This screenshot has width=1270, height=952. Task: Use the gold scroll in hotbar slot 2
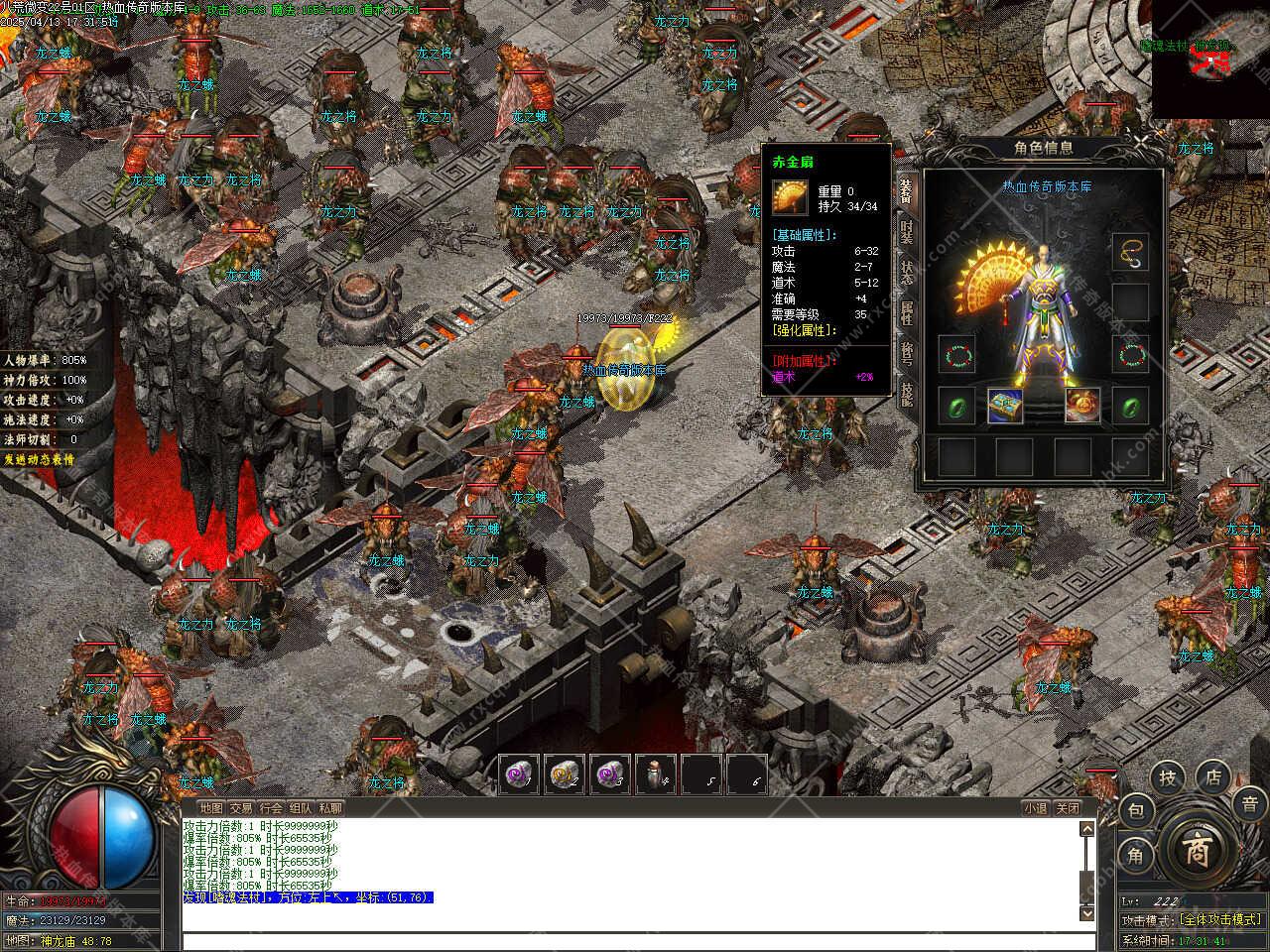click(564, 773)
